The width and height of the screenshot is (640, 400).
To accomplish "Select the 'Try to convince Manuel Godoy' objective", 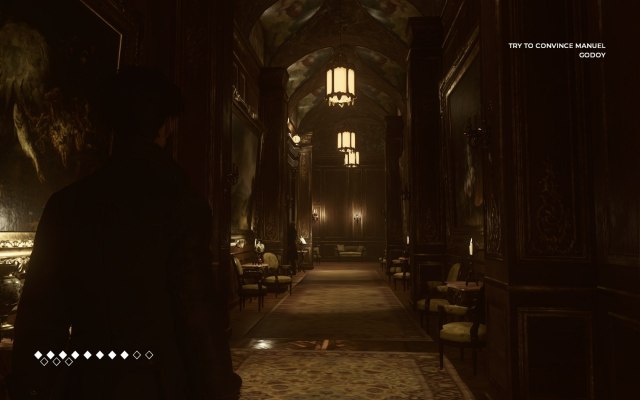I will [571, 50].
